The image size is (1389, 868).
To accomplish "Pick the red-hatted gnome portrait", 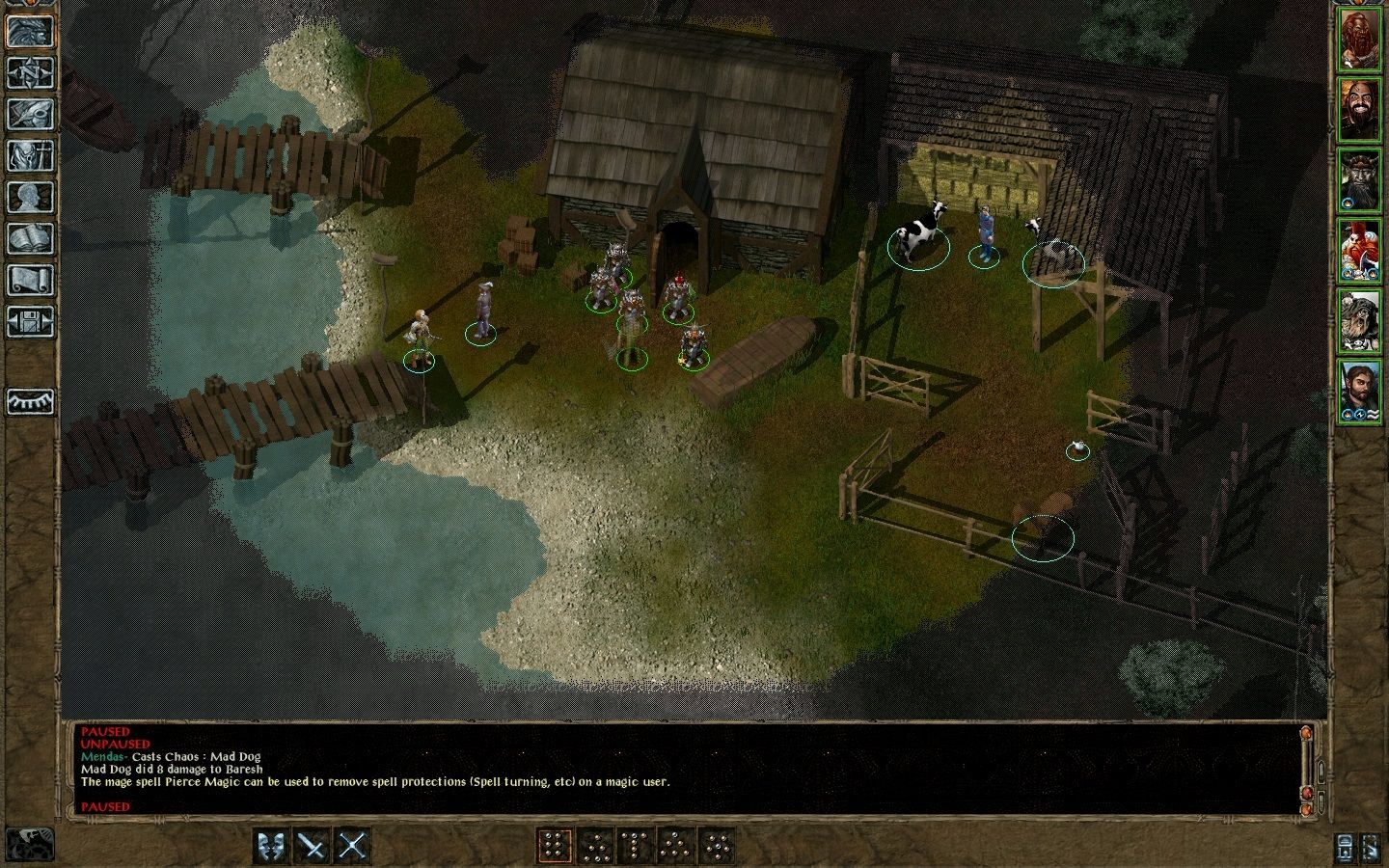I will coord(1360,249).
